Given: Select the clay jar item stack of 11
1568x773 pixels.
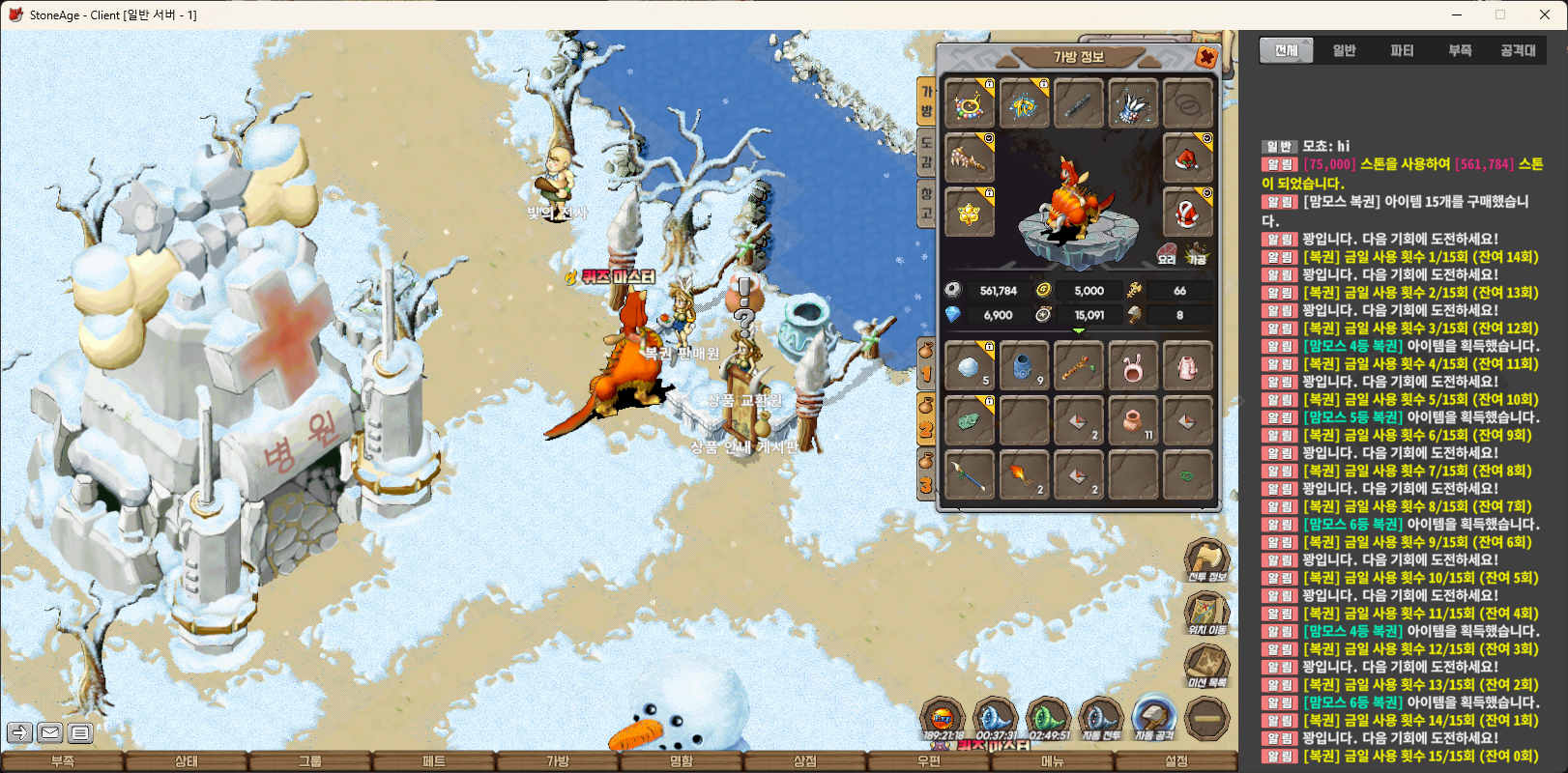Looking at the screenshot, I should 1133,421.
